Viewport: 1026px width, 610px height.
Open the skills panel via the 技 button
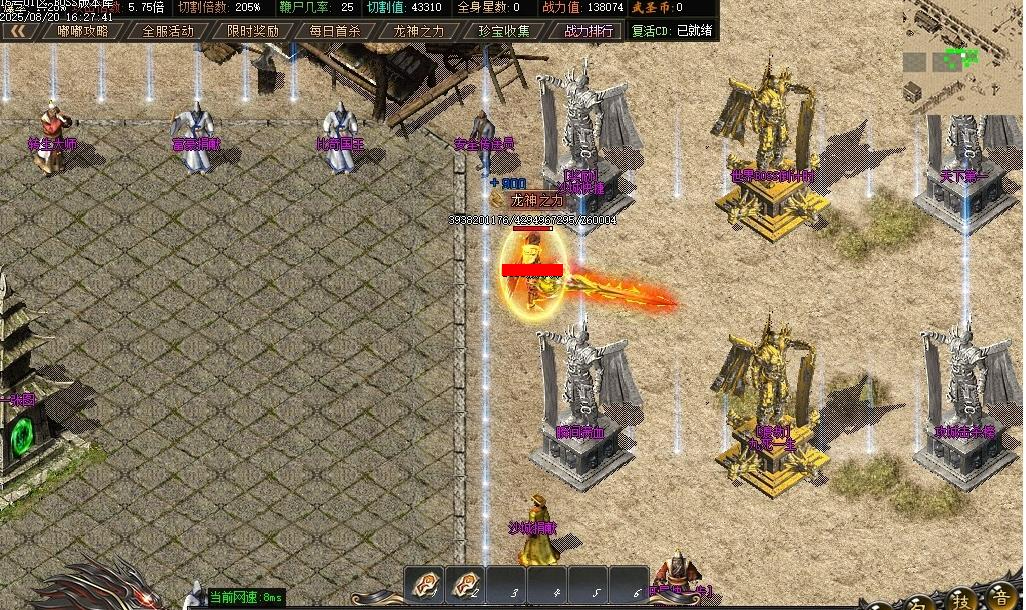(960, 599)
